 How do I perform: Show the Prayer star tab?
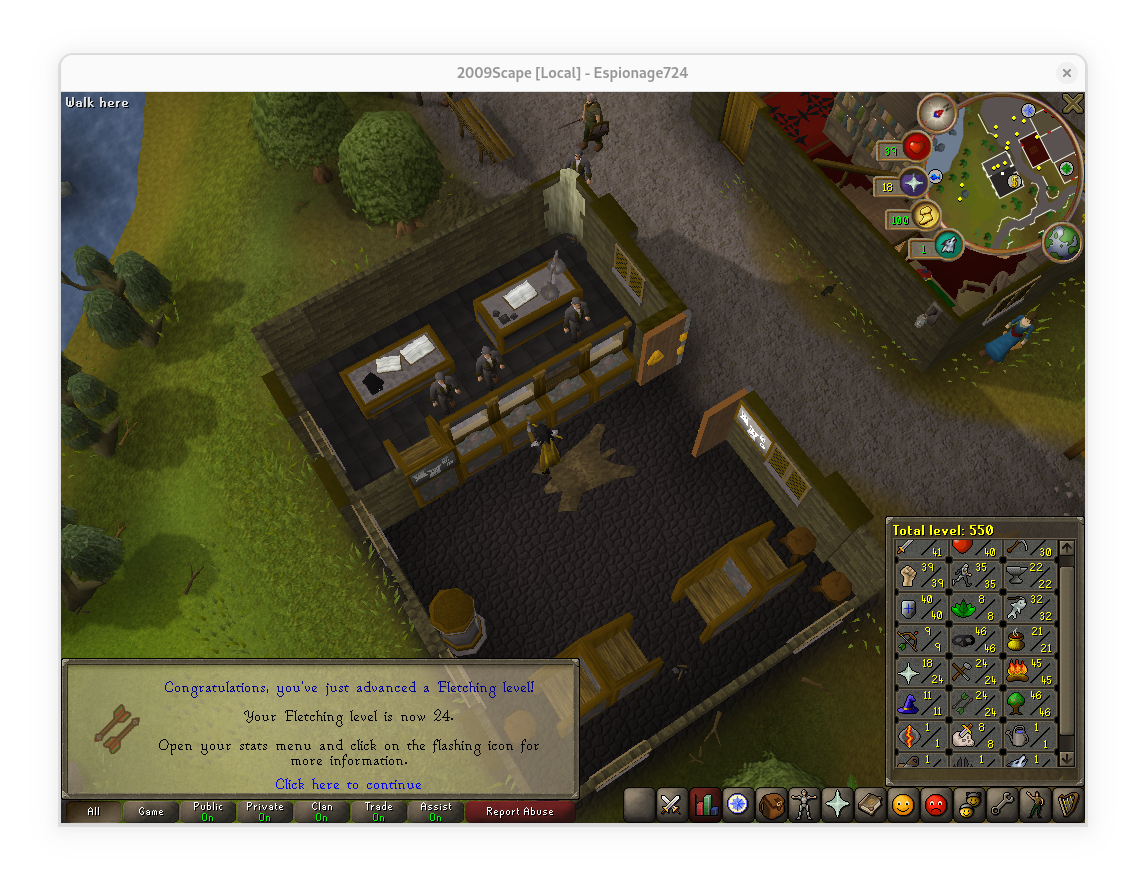pyautogui.click(x=837, y=804)
